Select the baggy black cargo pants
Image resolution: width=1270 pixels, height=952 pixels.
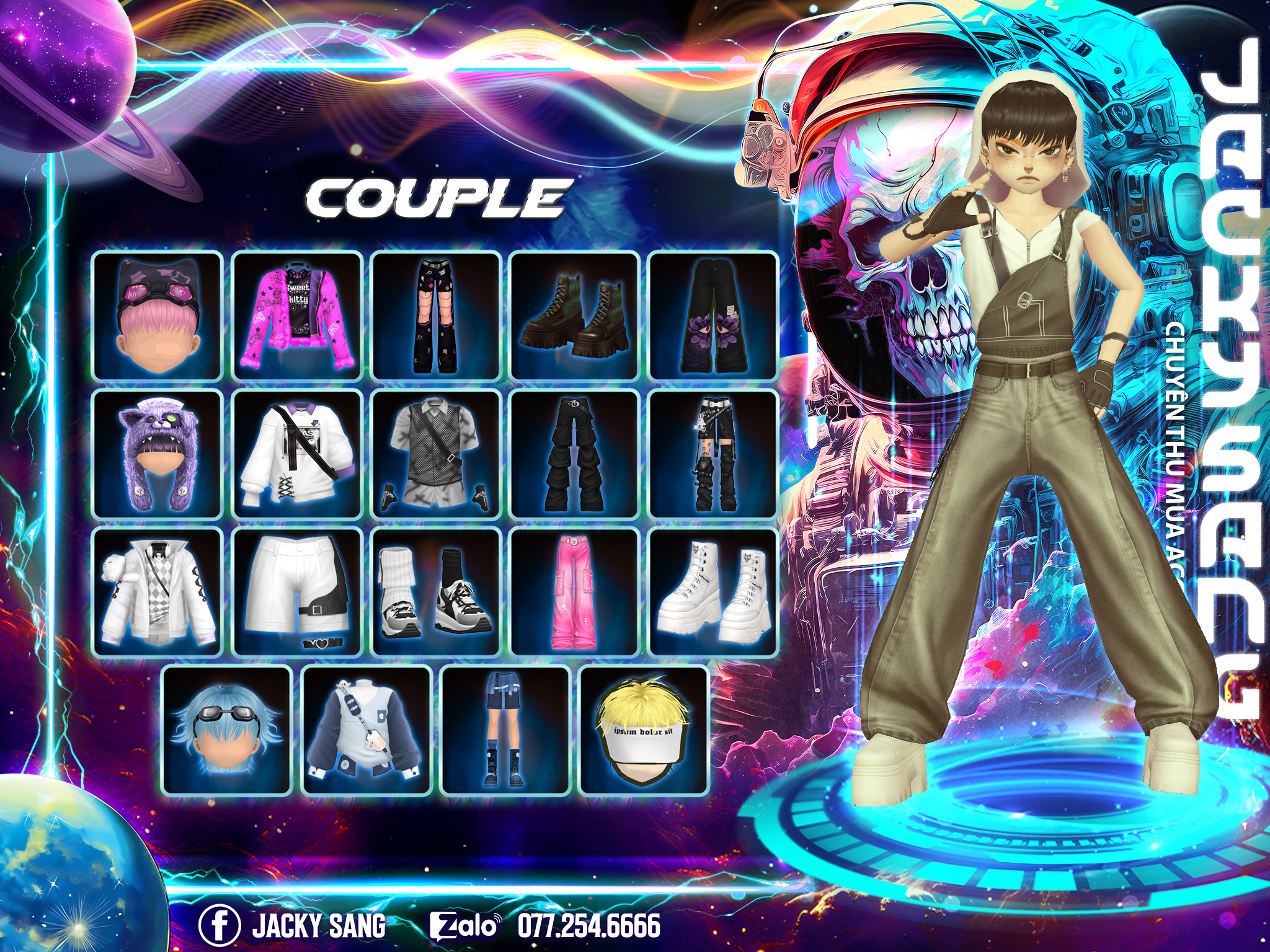[575, 454]
